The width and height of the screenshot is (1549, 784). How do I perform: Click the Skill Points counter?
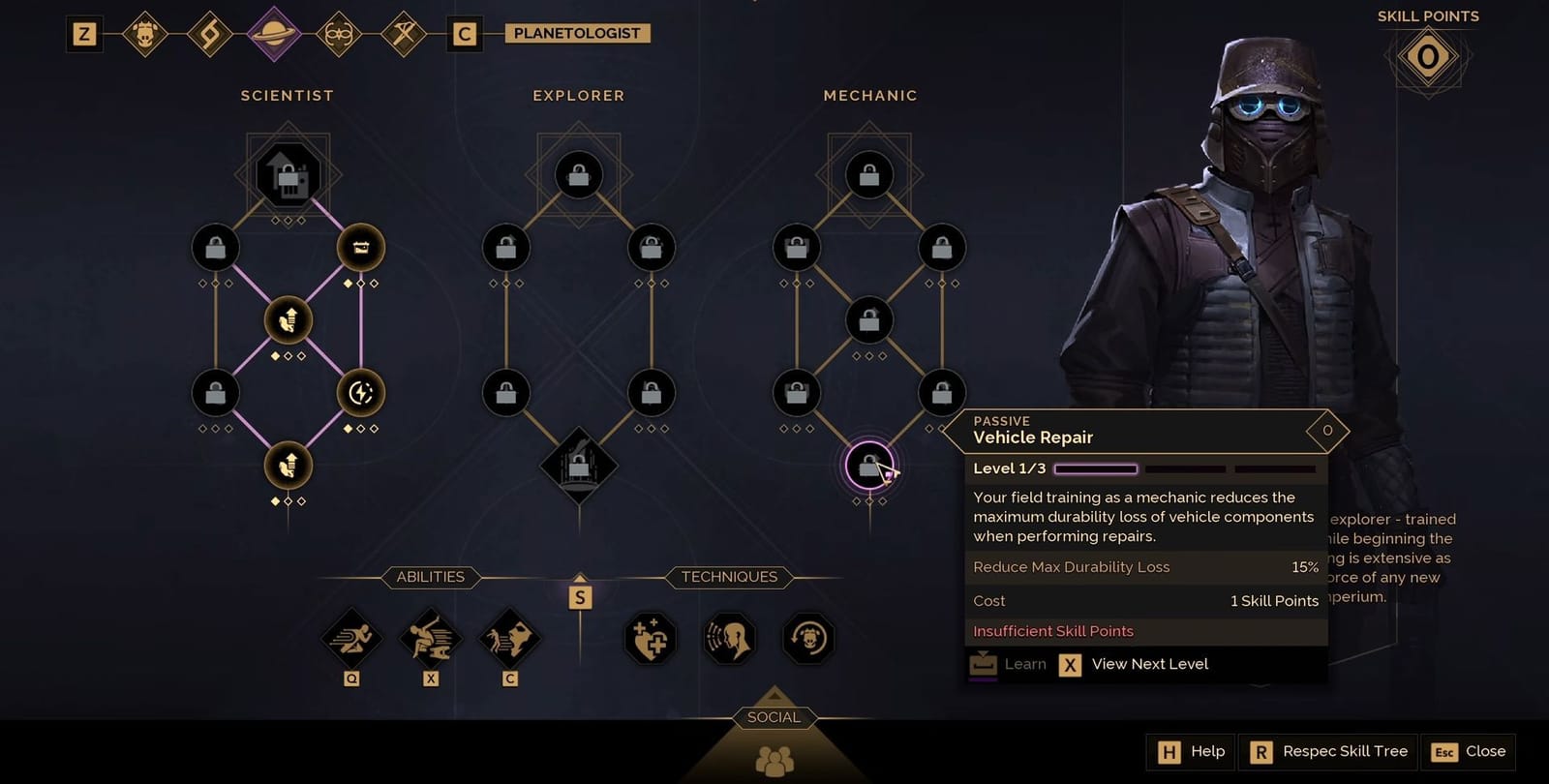pyautogui.click(x=1427, y=56)
